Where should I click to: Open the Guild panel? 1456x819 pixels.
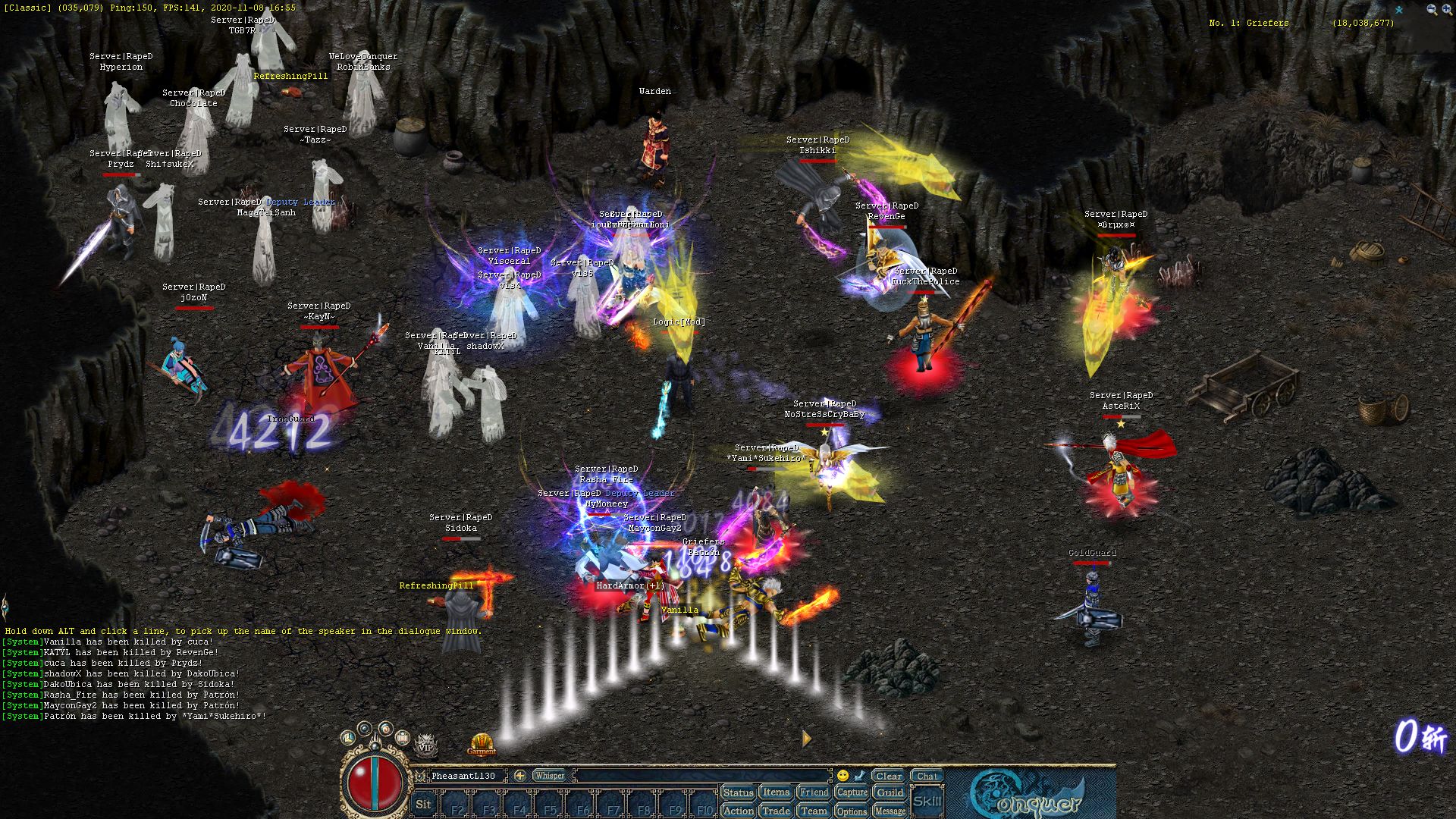click(x=890, y=792)
